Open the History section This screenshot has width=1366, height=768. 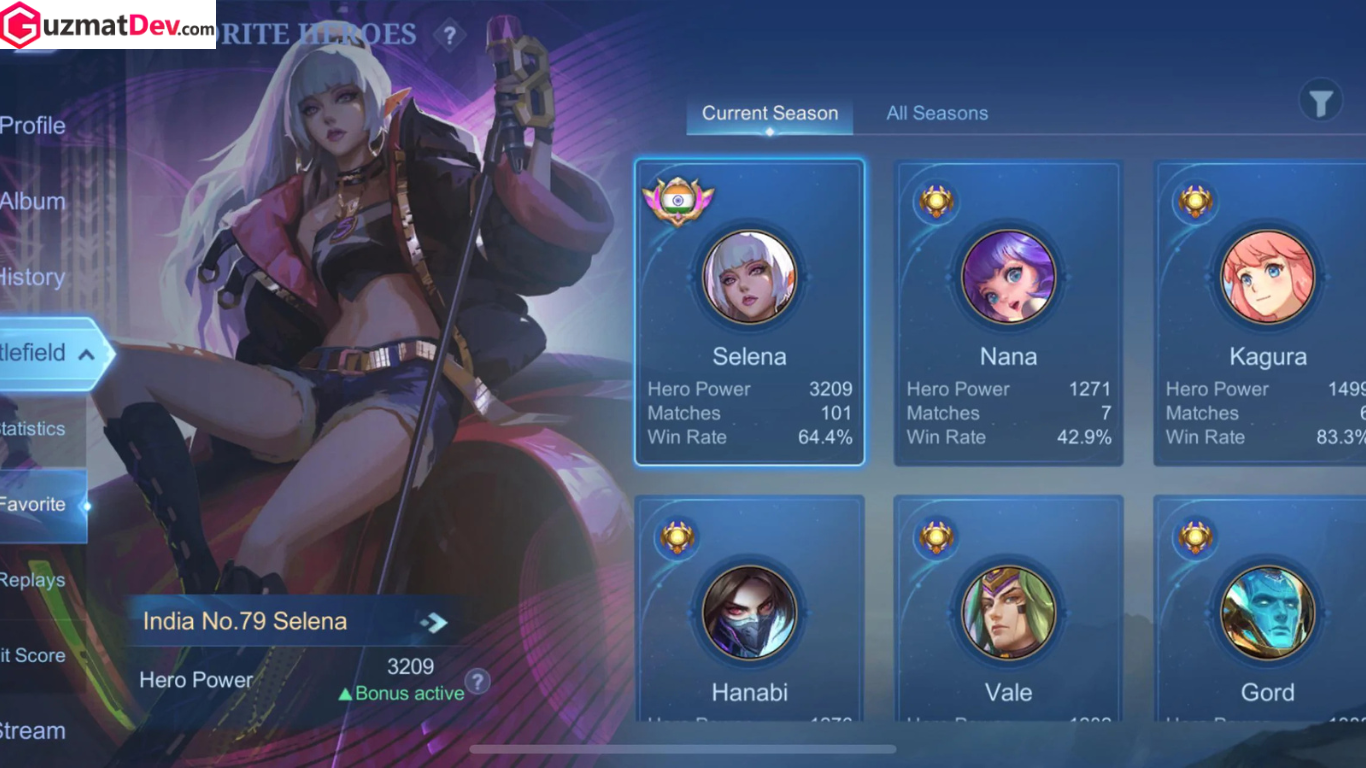tap(33, 277)
